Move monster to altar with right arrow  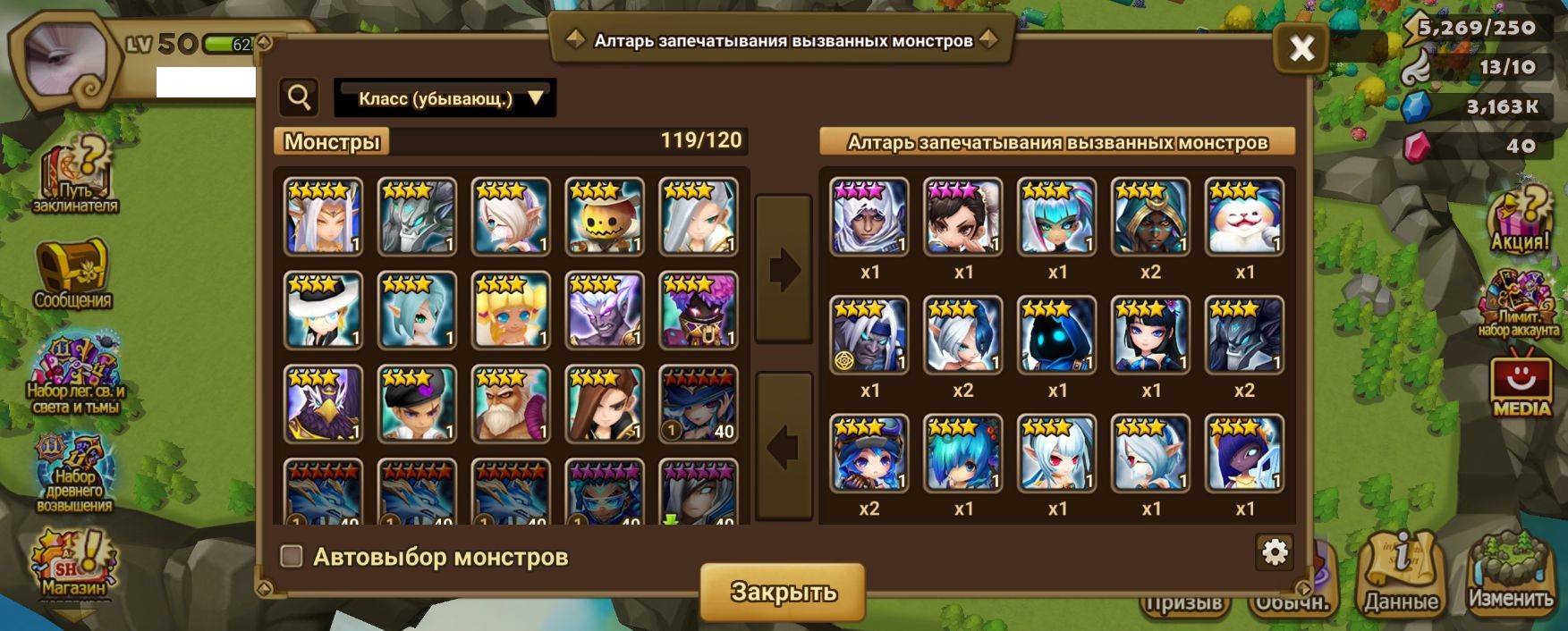pyautogui.click(x=784, y=268)
